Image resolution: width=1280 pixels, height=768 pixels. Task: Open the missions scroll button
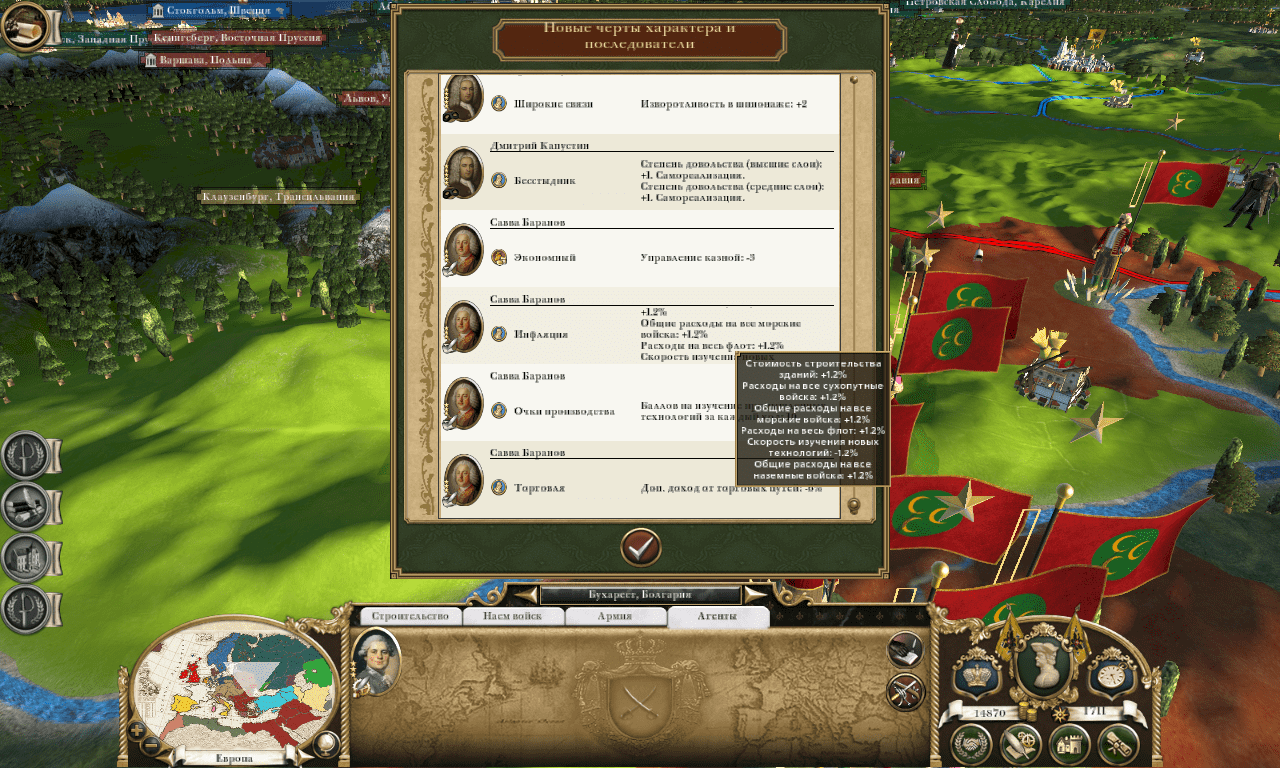(1118, 744)
